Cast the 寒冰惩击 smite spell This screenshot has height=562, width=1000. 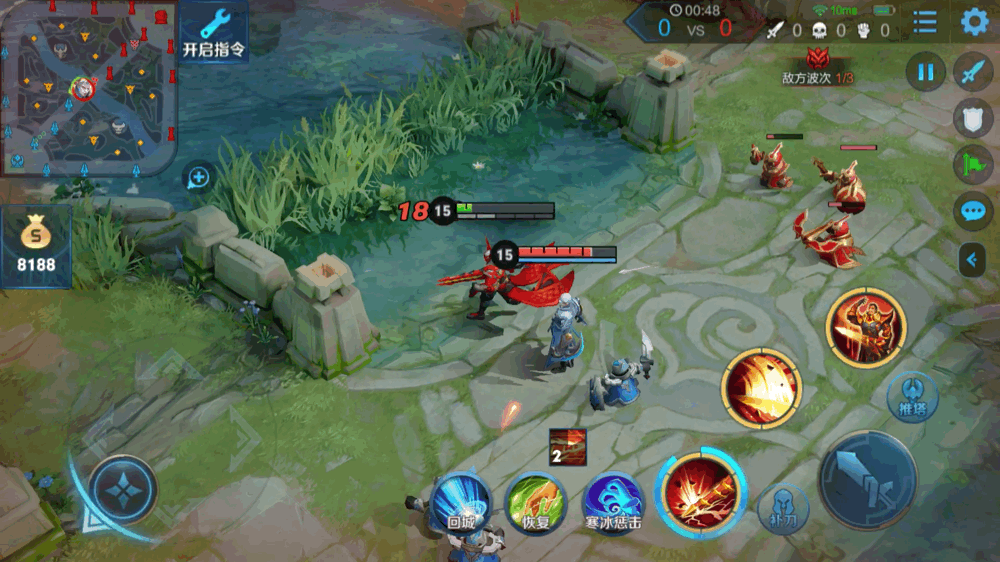[613, 501]
